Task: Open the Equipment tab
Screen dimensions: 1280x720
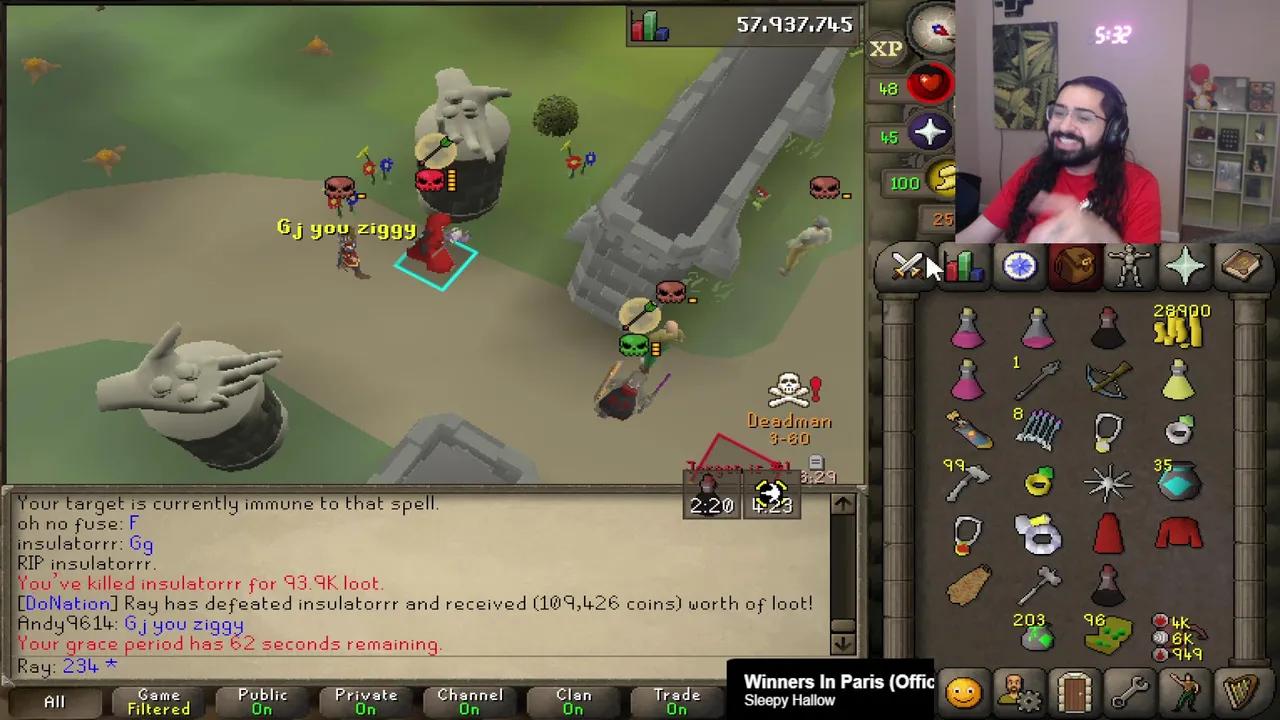Action: [1128, 265]
